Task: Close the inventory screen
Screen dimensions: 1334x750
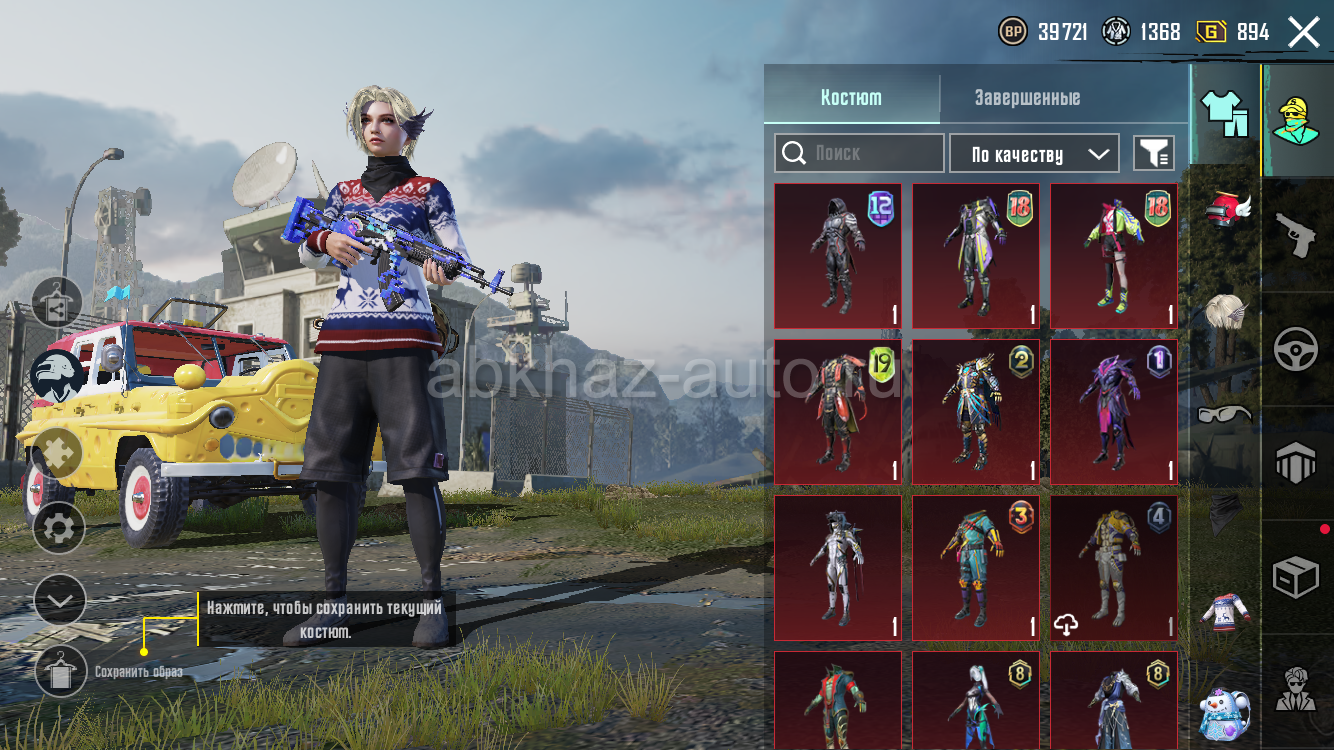Action: point(1304,32)
